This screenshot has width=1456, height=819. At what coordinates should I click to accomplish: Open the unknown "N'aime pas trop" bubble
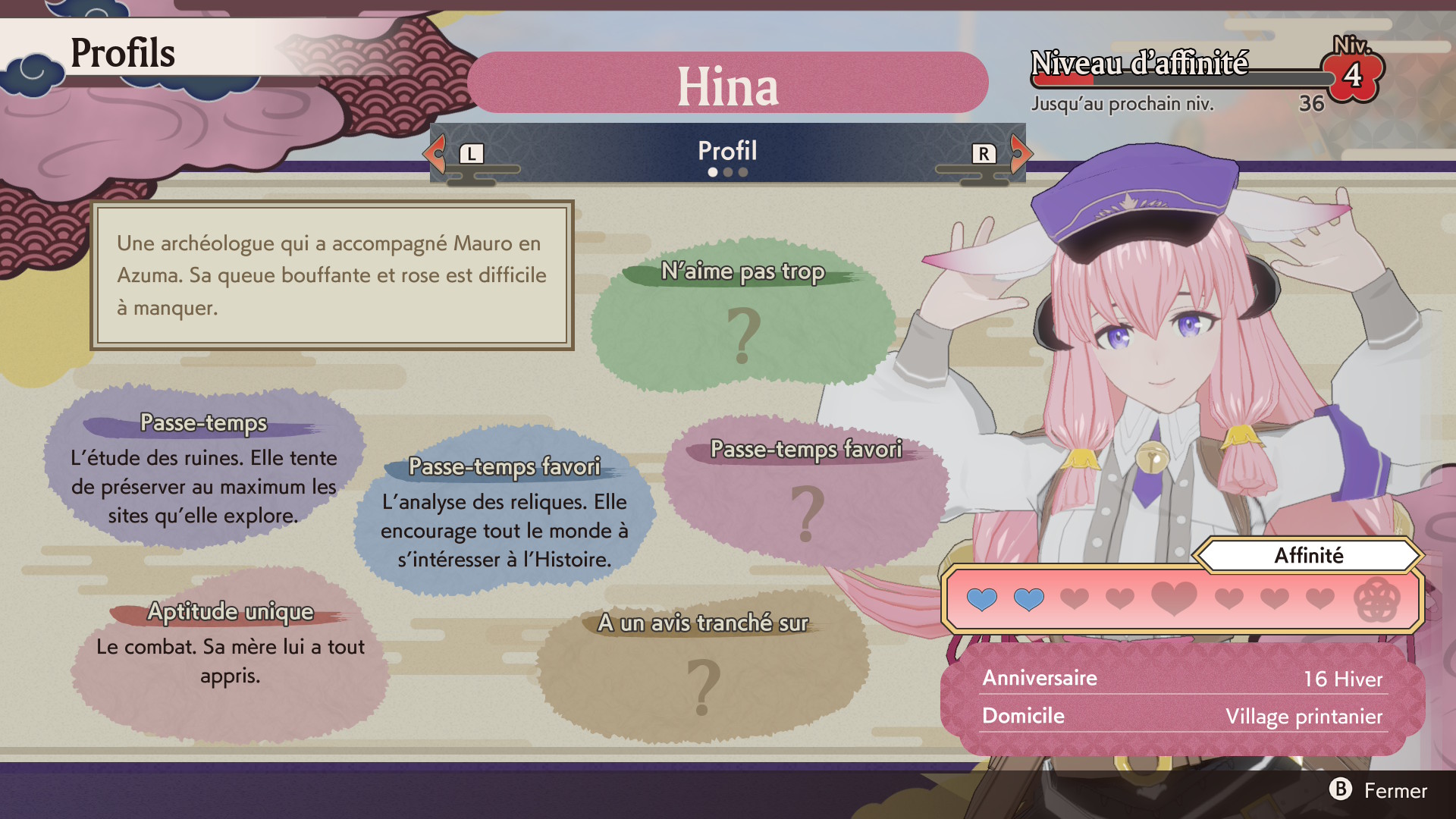[x=743, y=318]
